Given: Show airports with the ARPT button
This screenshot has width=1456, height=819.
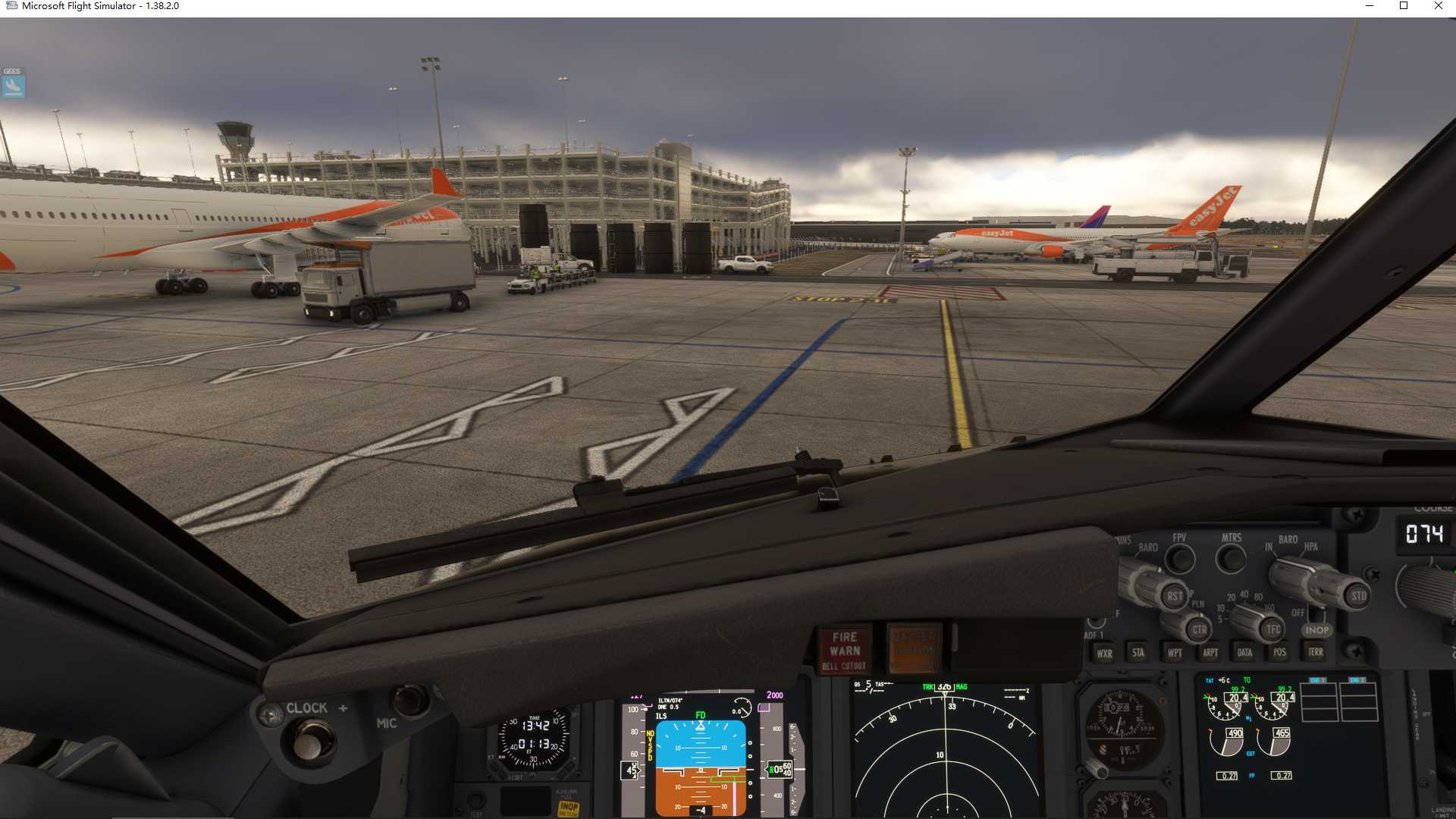Looking at the screenshot, I should tap(1210, 652).
